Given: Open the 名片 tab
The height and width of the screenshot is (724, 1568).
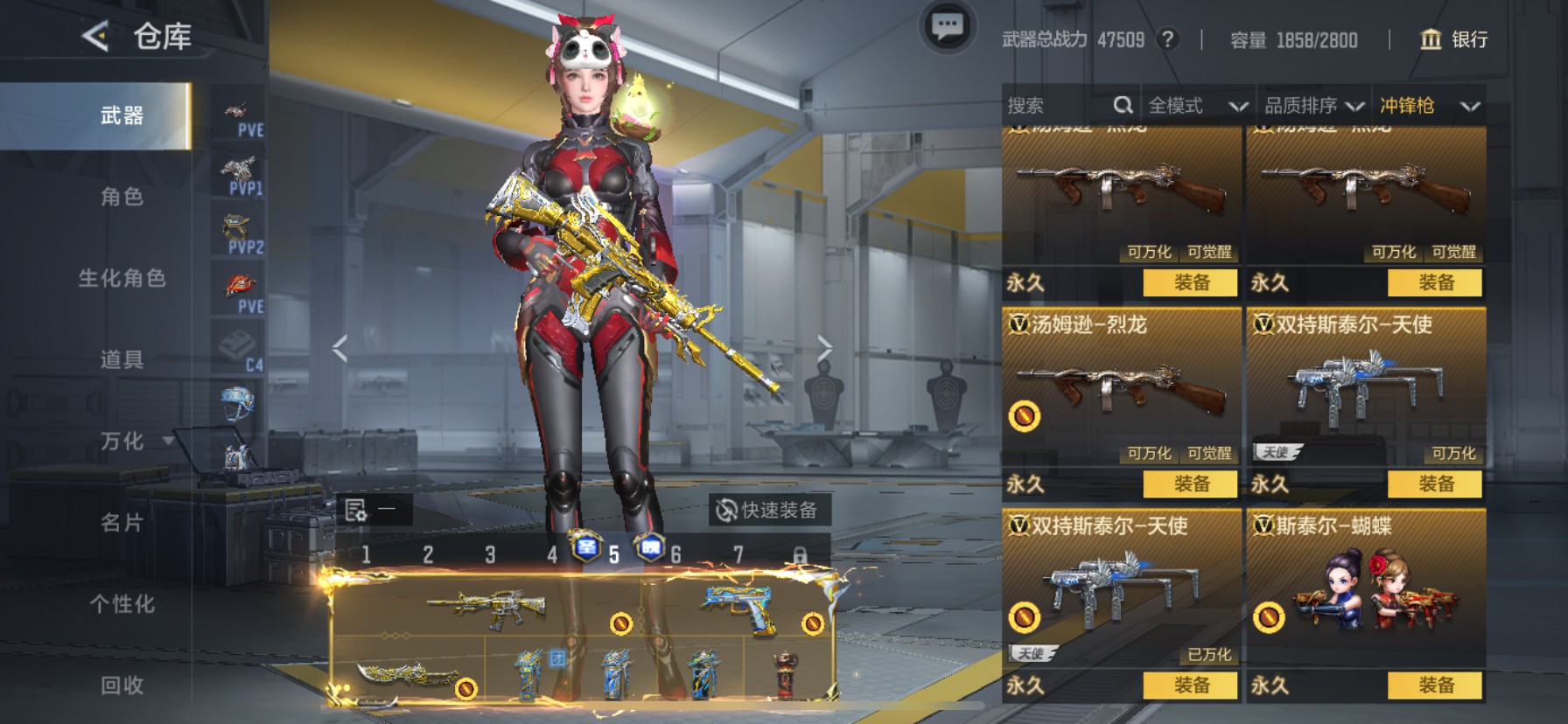Looking at the screenshot, I should [122, 522].
